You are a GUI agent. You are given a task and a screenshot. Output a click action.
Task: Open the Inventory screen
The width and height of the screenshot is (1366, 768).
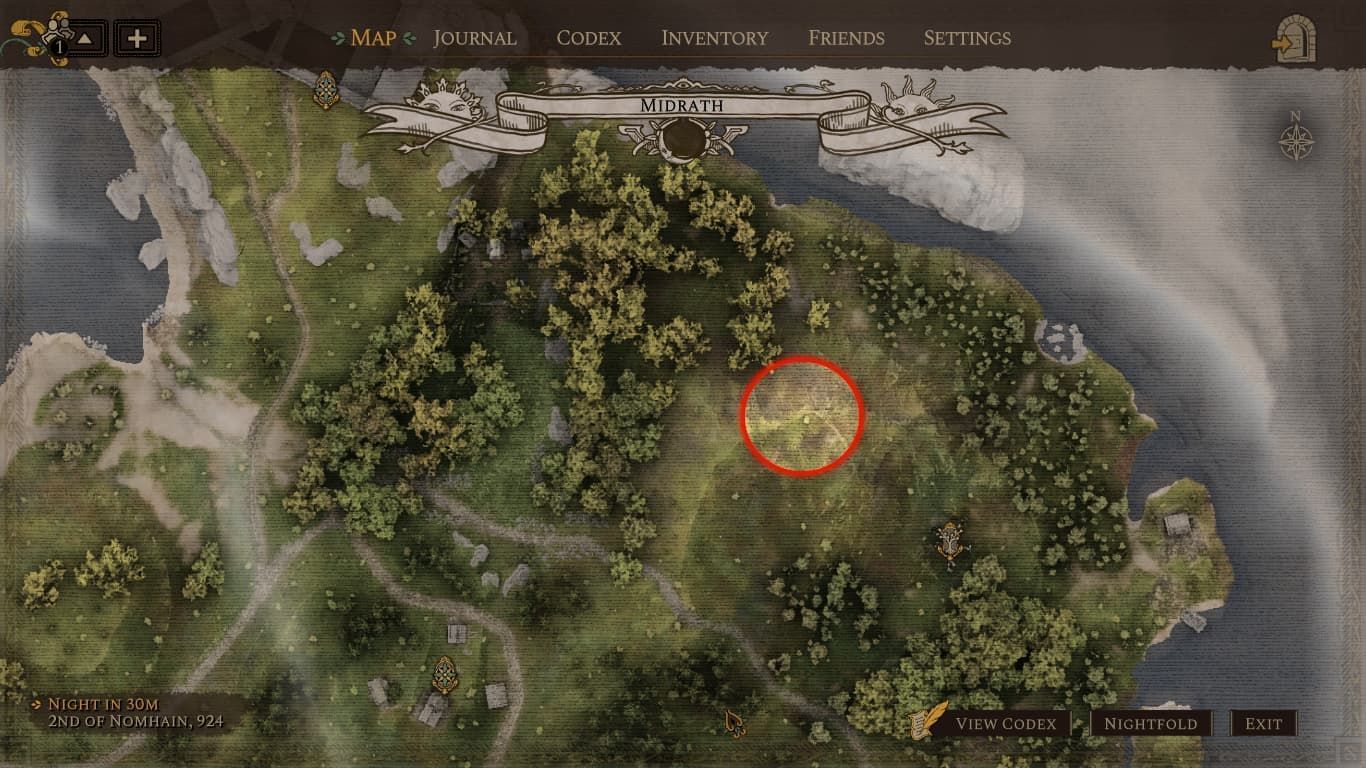click(714, 38)
